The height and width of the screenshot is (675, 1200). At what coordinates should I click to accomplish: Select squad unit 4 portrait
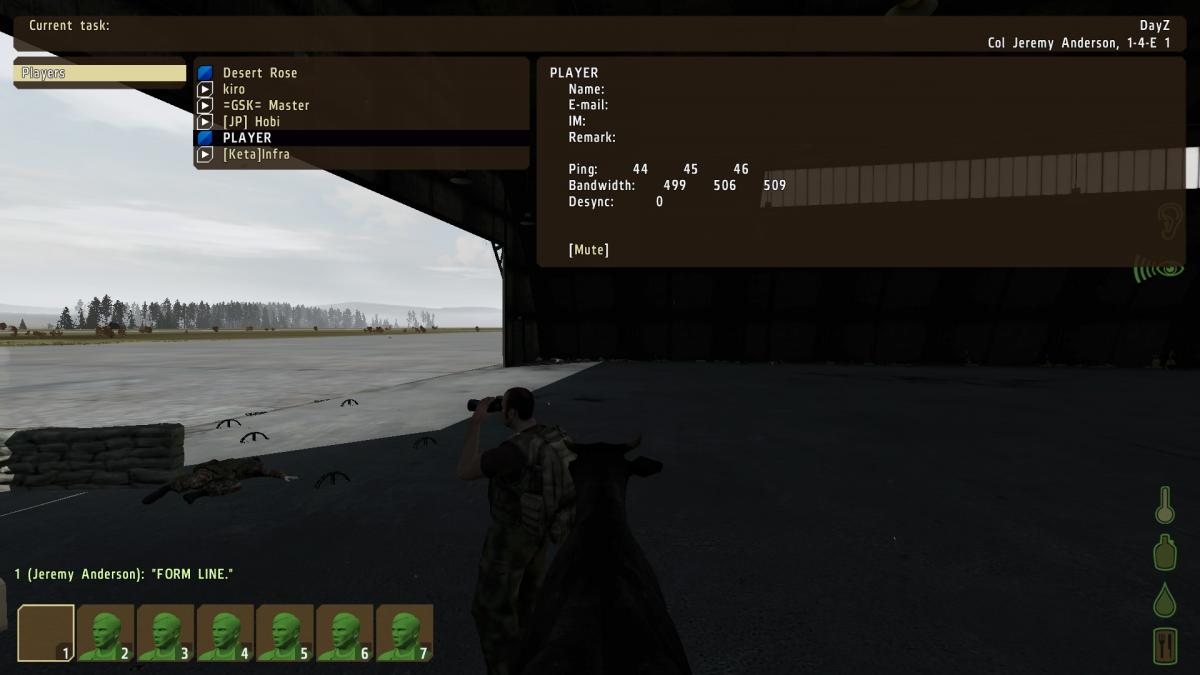[x=226, y=633]
